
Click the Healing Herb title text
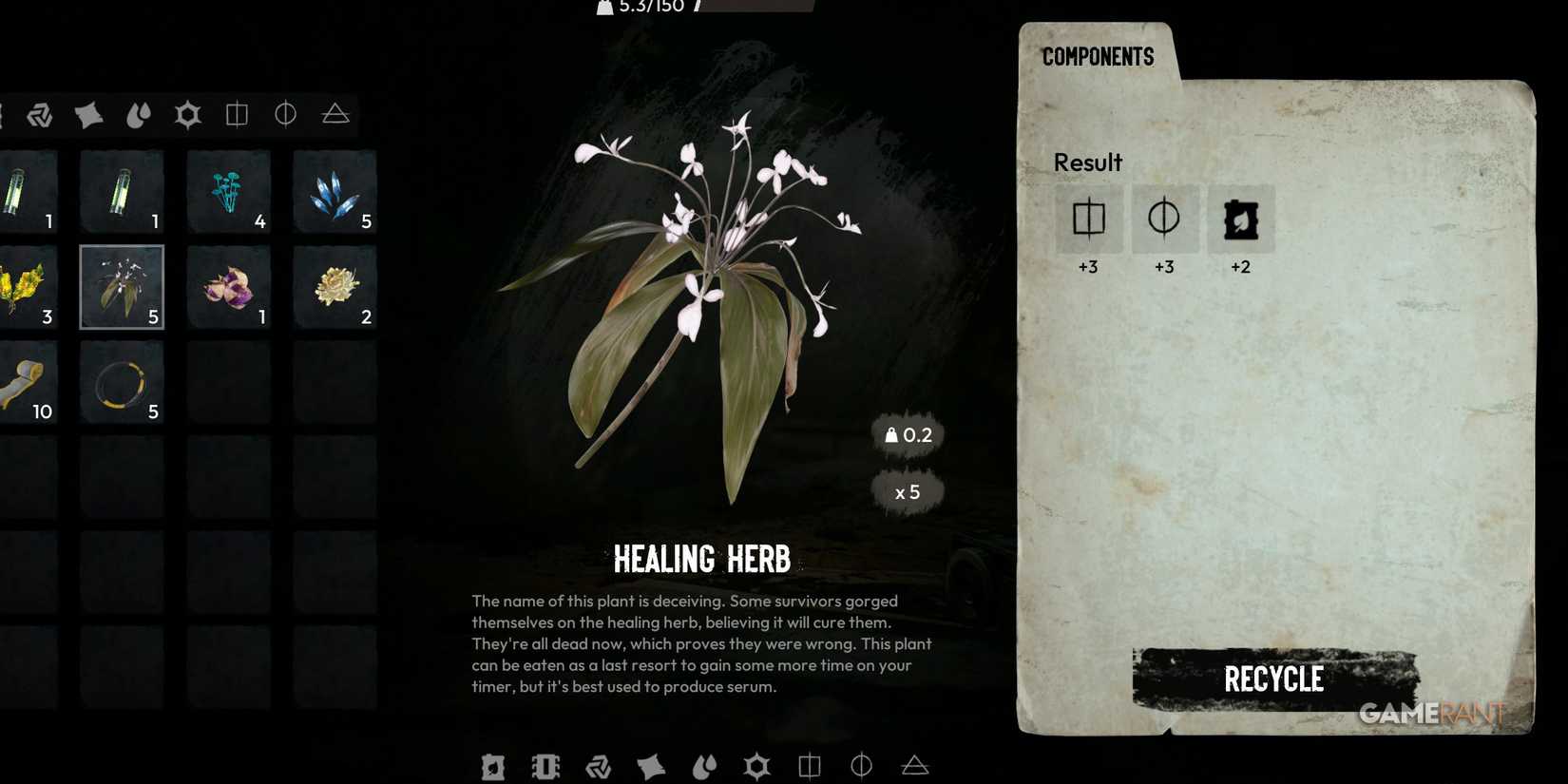coord(702,559)
